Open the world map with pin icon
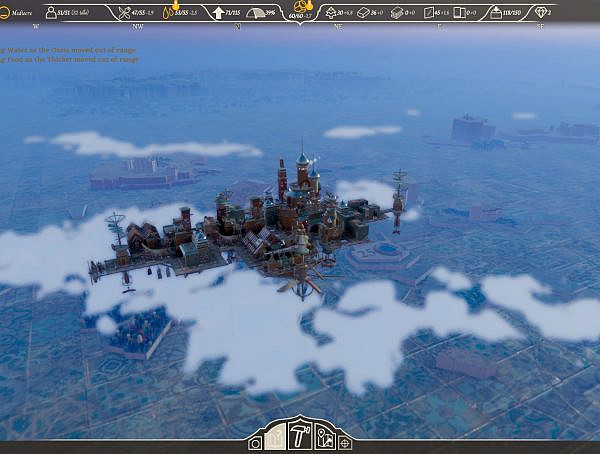The width and height of the screenshot is (600, 454). tap(324, 437)
